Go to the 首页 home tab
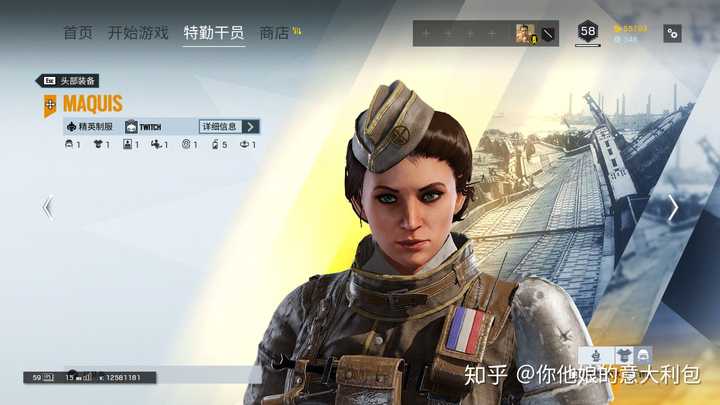The height and width of the screenshot is (405, 720). click(78, 33)
